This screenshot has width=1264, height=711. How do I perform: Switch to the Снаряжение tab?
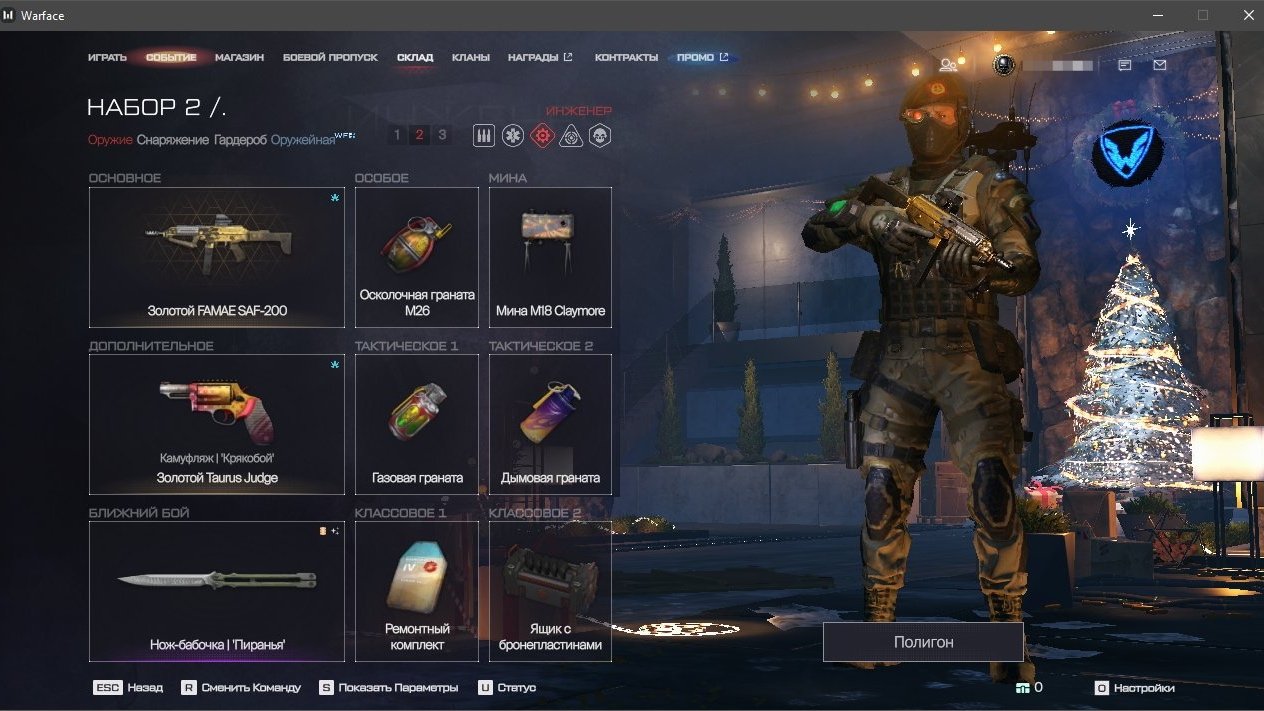[173, 140]
